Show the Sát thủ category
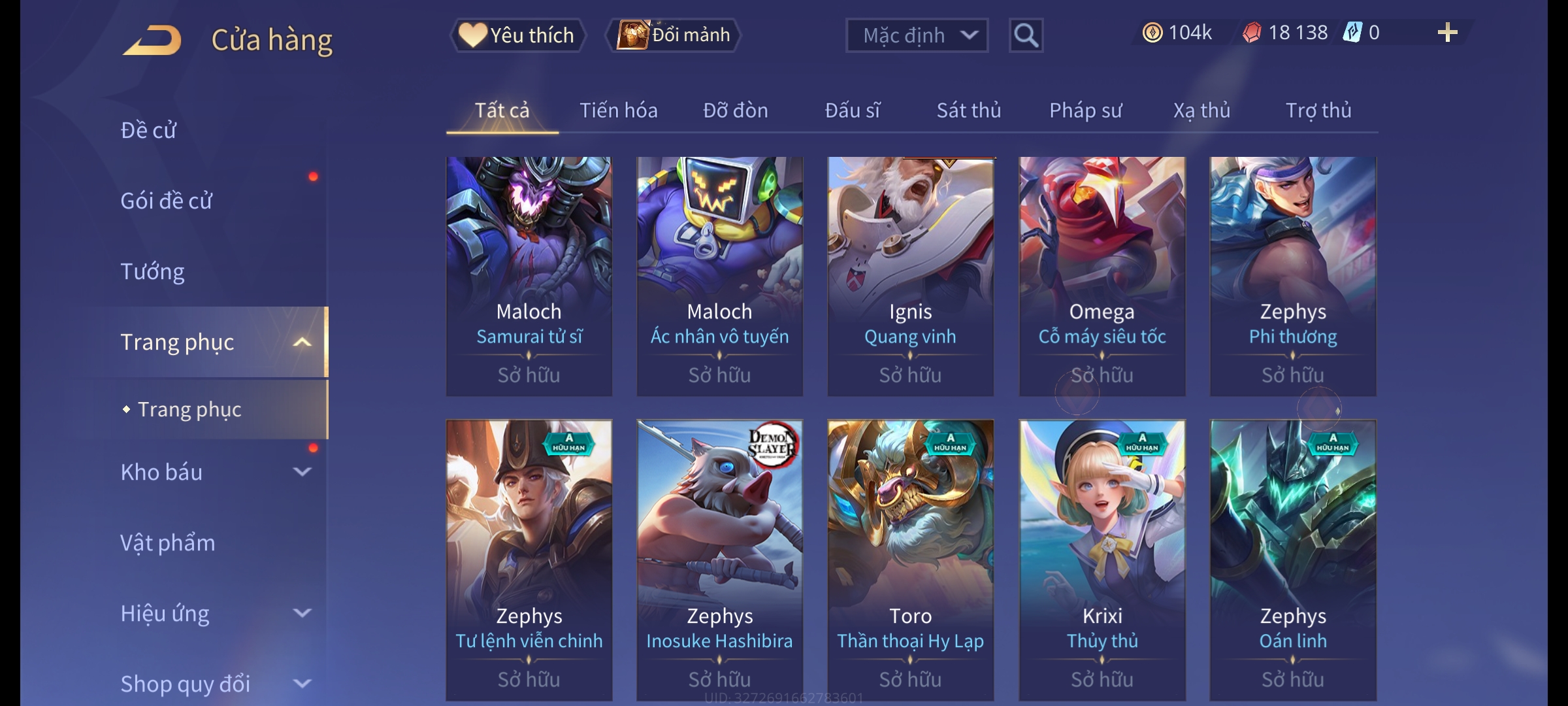Screen dimensions: 1568x706 tap(968, 110)
